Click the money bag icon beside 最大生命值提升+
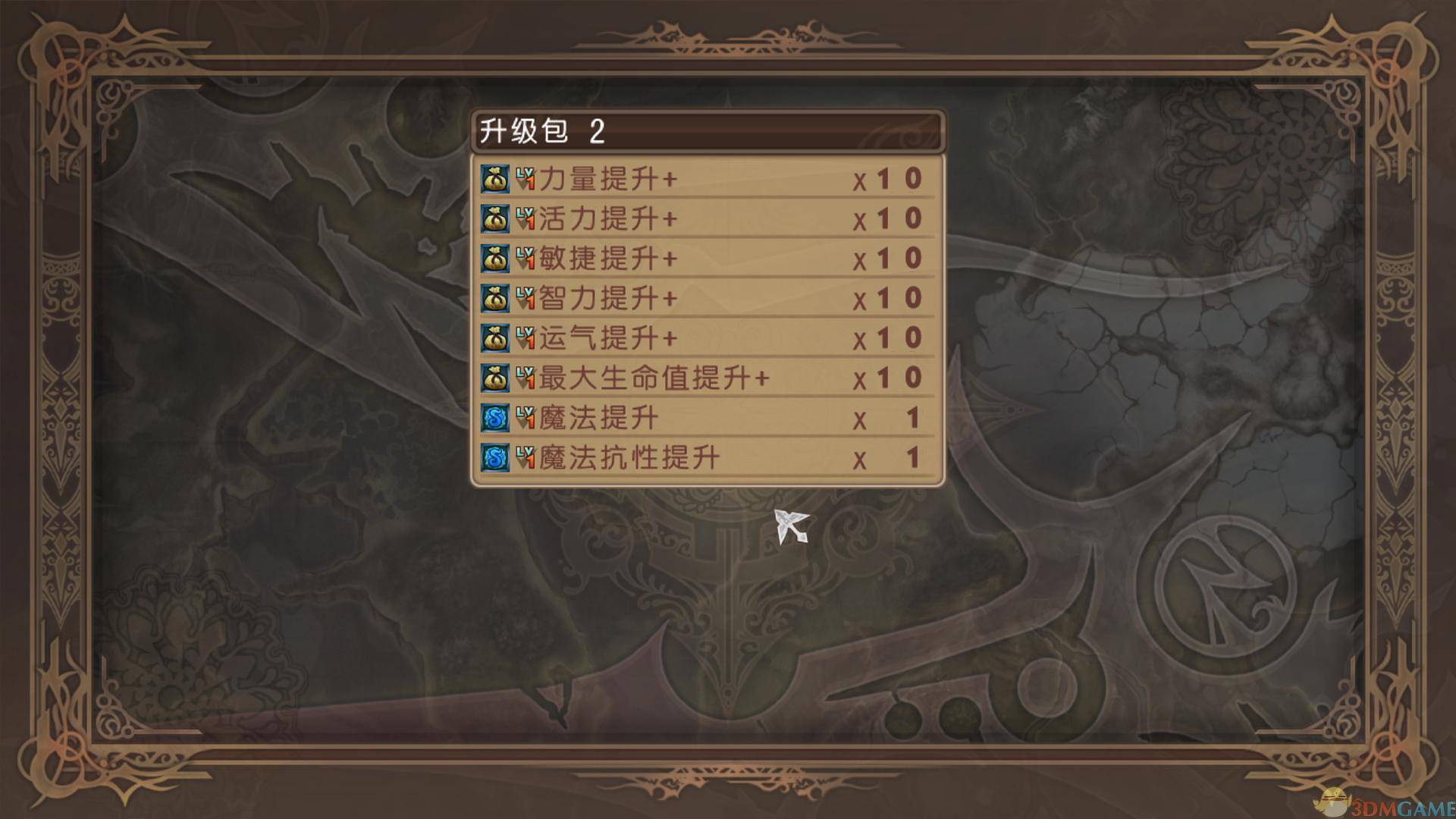 coord(495,378)
